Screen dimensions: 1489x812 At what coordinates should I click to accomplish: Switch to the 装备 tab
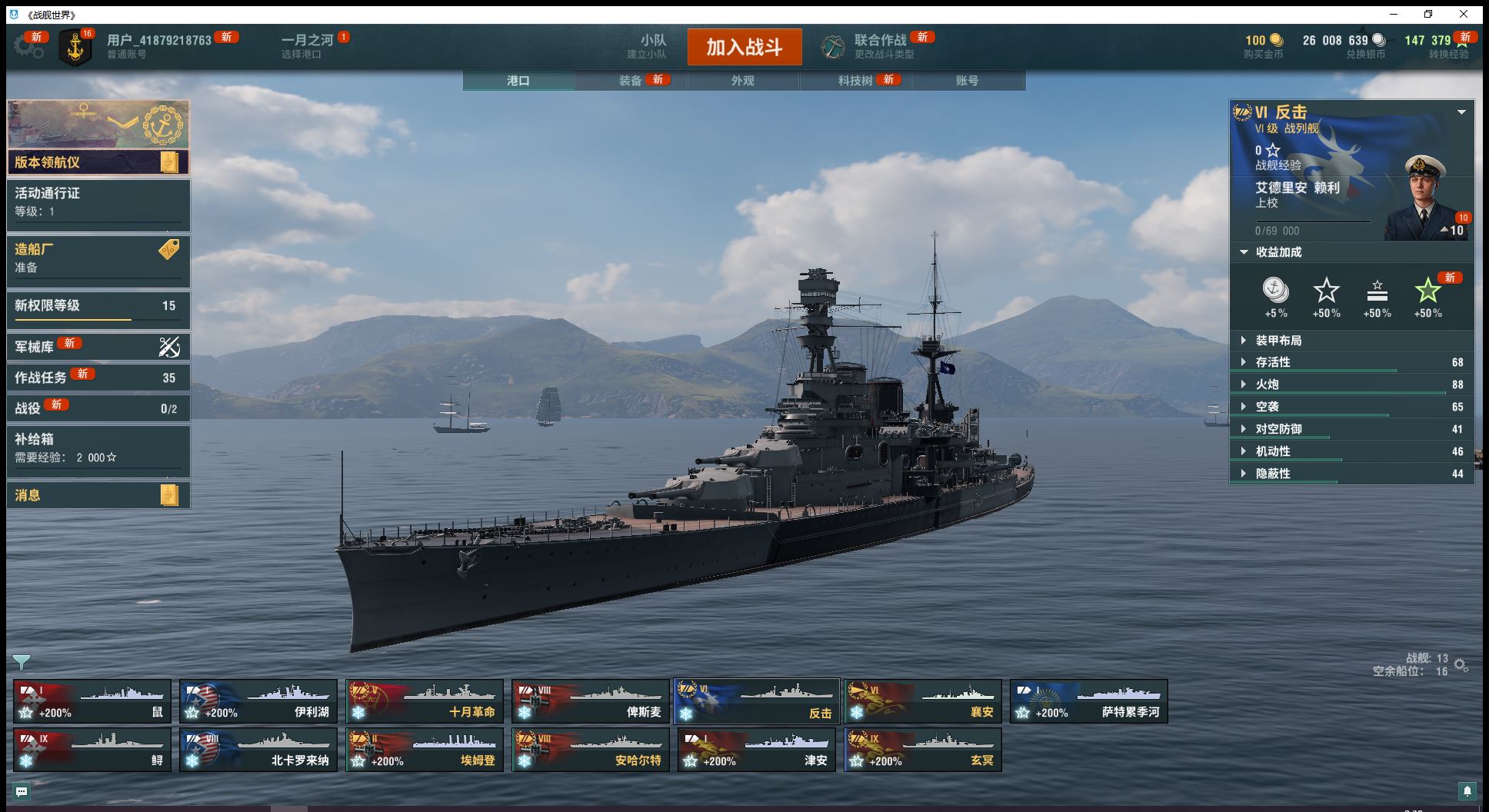click(631, 81)
